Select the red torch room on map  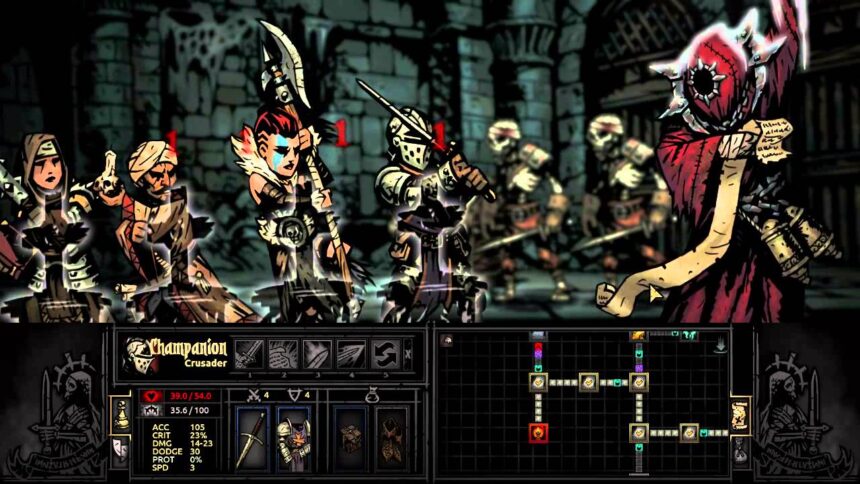pos(538,432)
